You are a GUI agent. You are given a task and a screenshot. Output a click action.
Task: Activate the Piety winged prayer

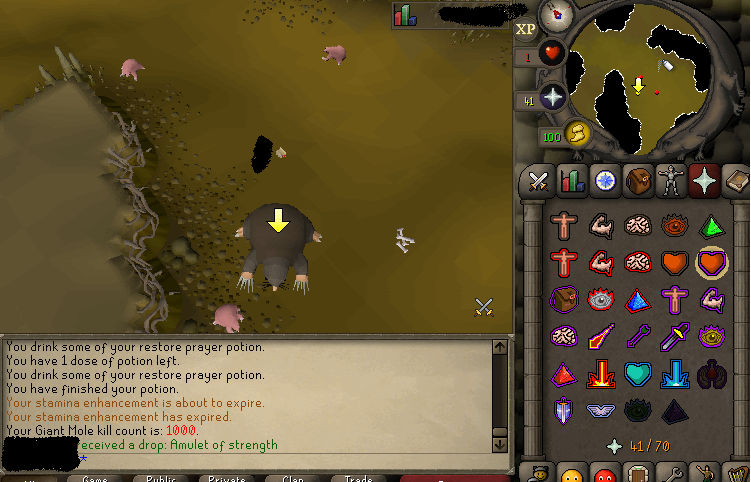pyautogui.click(x=601, y=410)
